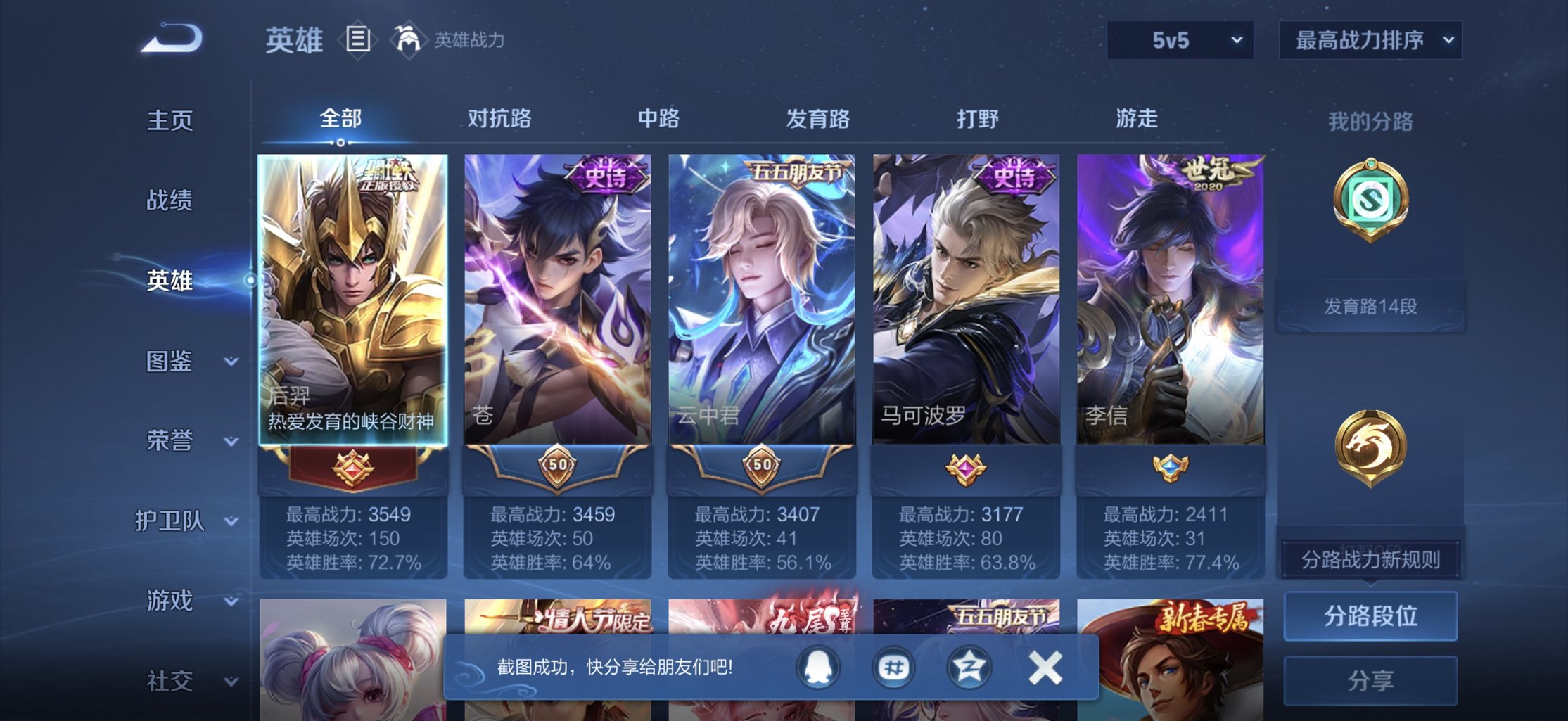This screenshot has height=721, width=1568.
Task: Open the 后羿 hero card
Action: 355,302
